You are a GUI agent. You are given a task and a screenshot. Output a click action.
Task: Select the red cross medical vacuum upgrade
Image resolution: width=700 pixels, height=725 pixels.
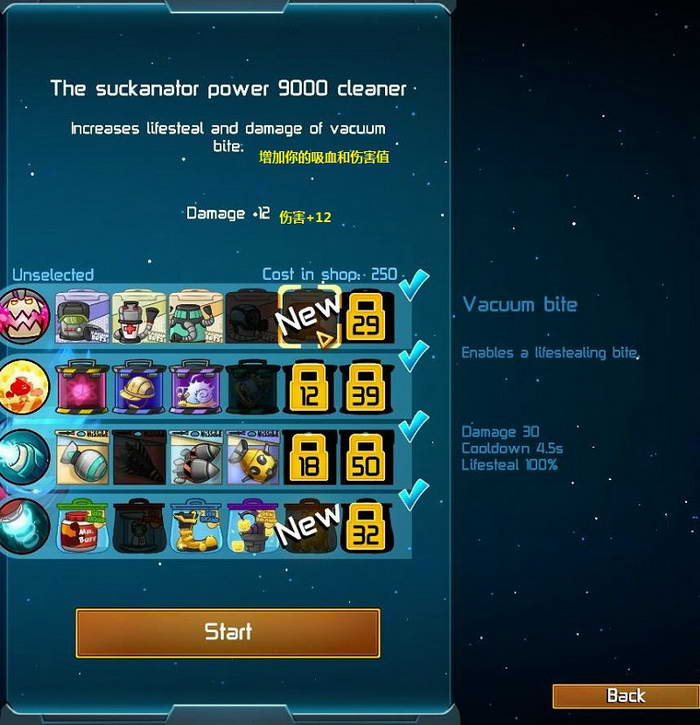coord(139,316)
